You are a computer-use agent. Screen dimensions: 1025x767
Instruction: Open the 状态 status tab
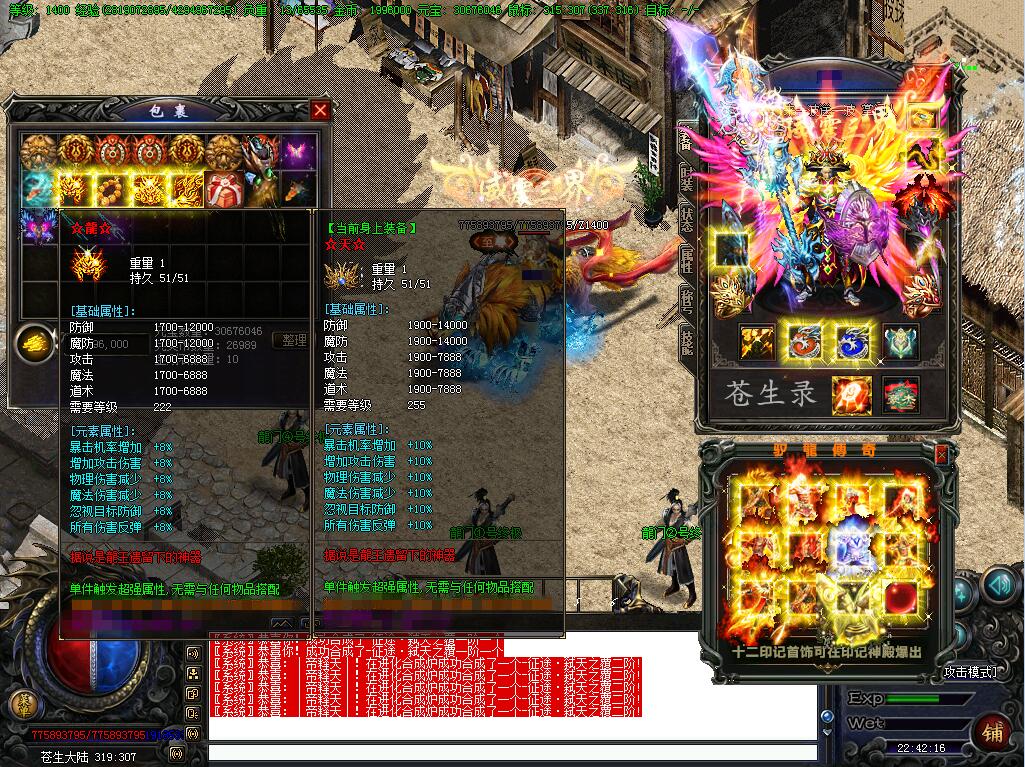[687, 218]
